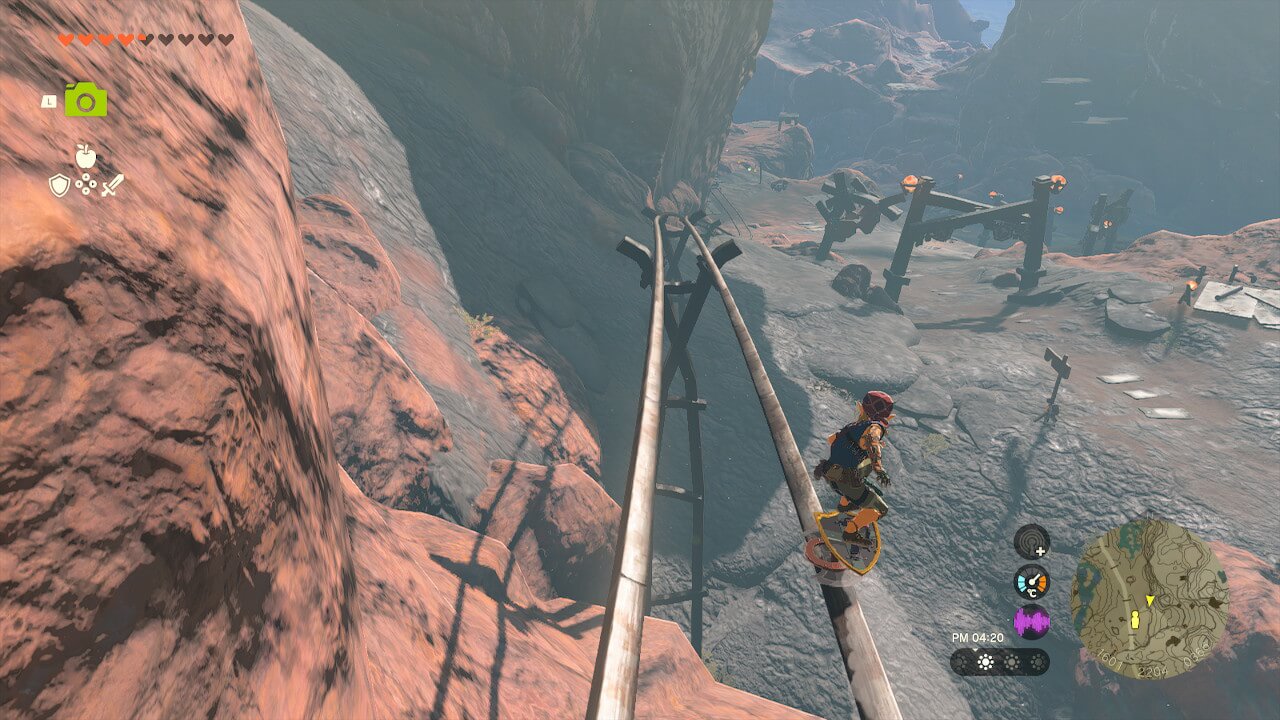The height and width of the screenshot is (720, 1280).
Task: Choose the sword quick-select icon
Action: coord(112,185)
